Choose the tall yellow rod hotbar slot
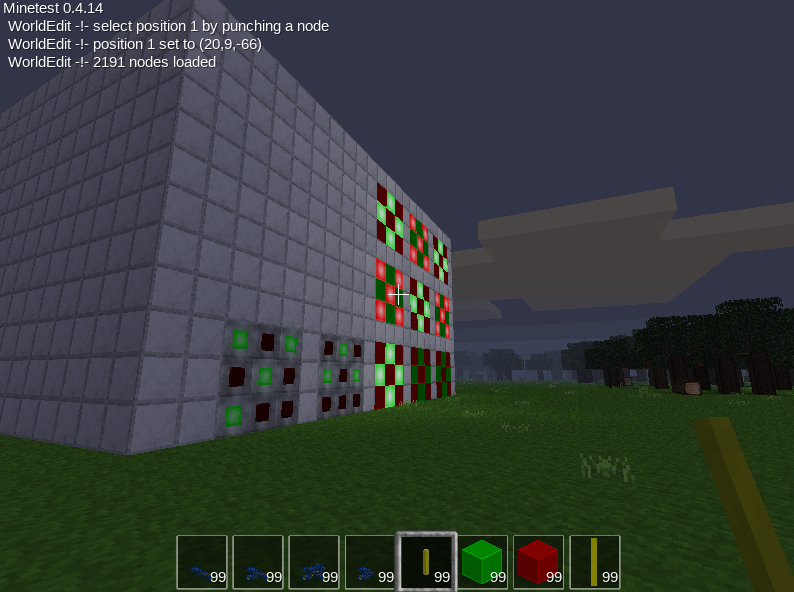The image size is (794, 592). coord(594,561)
